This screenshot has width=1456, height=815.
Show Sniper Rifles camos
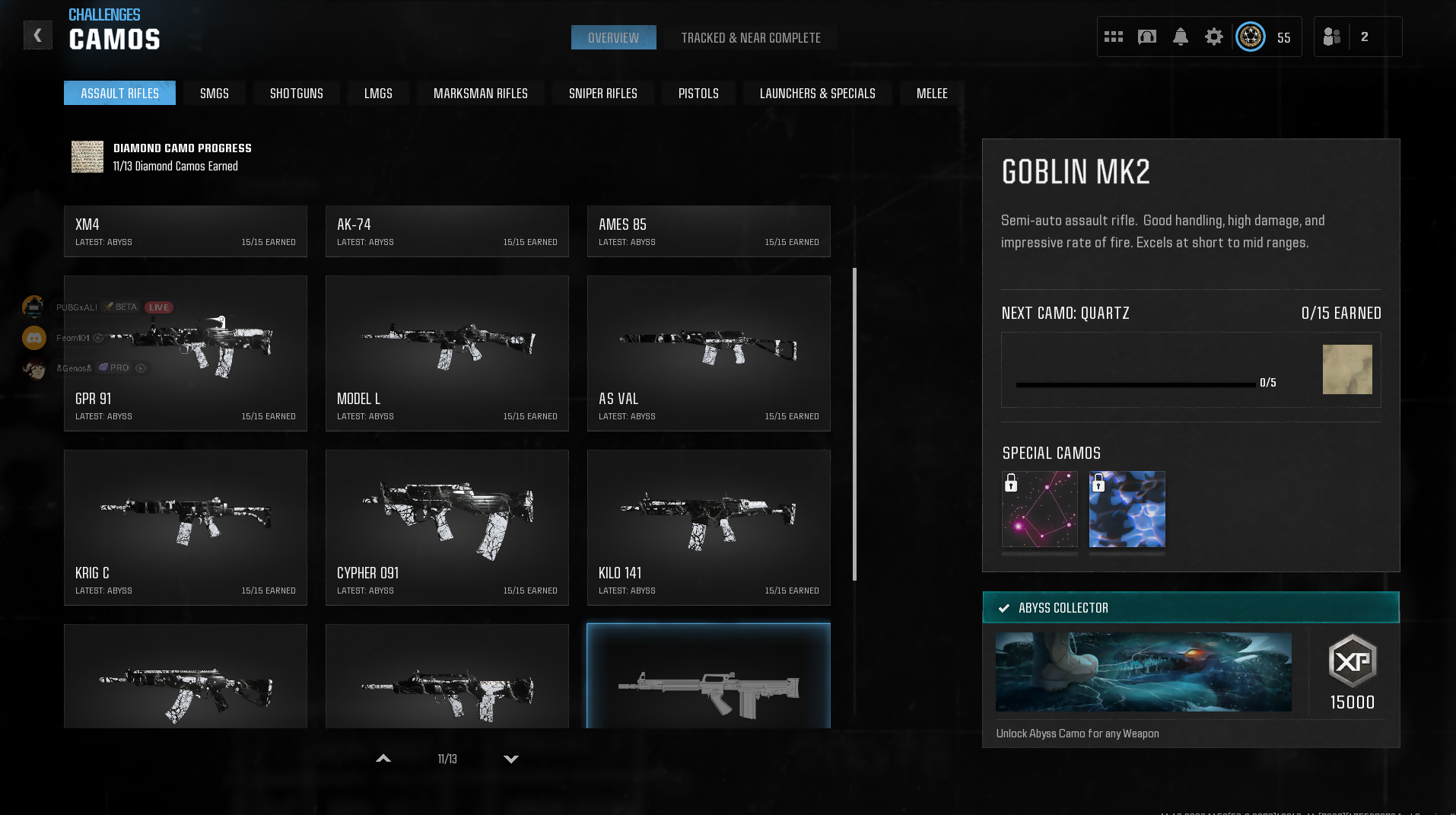(x=602, y=94)
